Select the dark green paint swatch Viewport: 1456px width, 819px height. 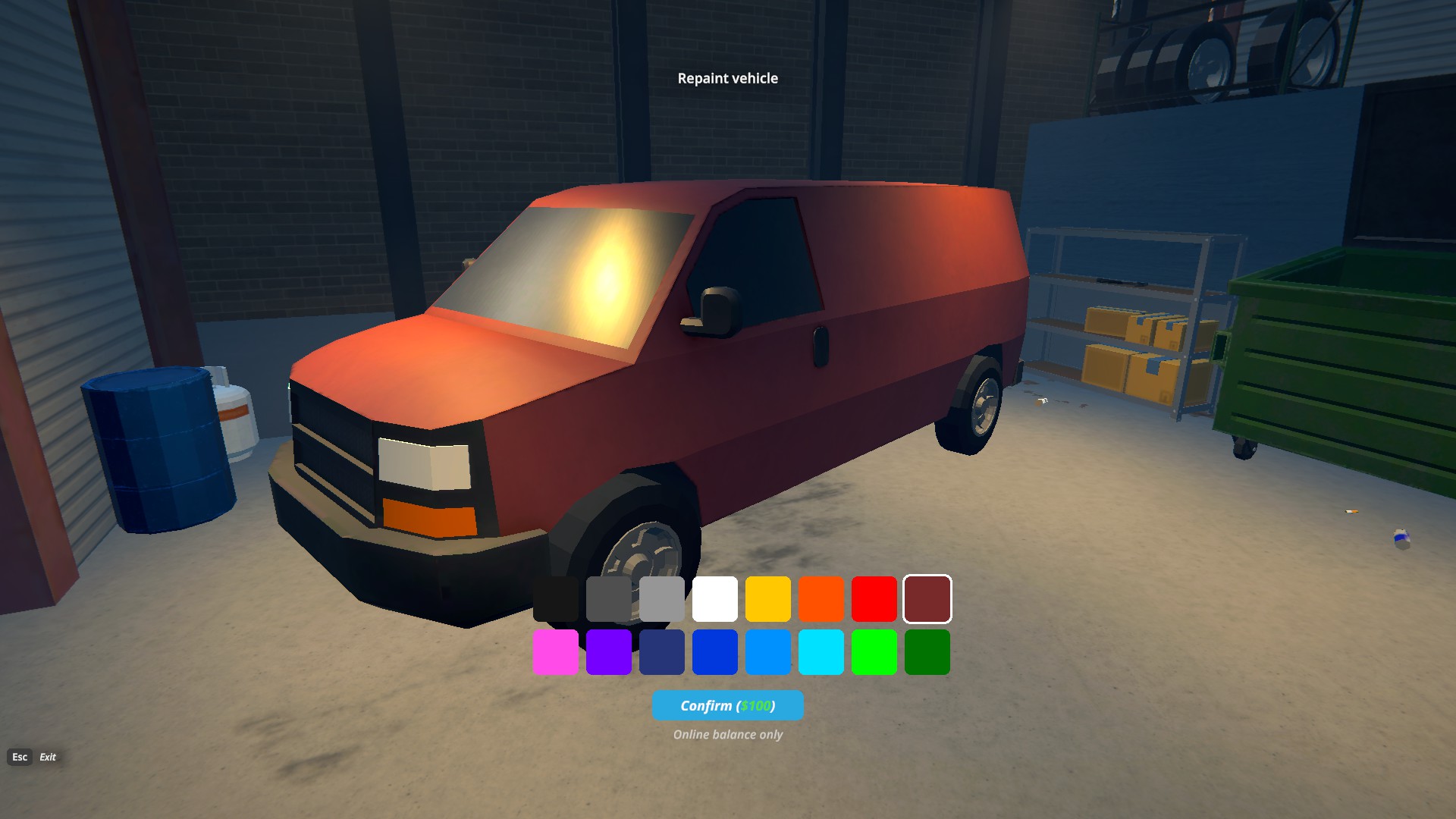[x=927, y=652]
